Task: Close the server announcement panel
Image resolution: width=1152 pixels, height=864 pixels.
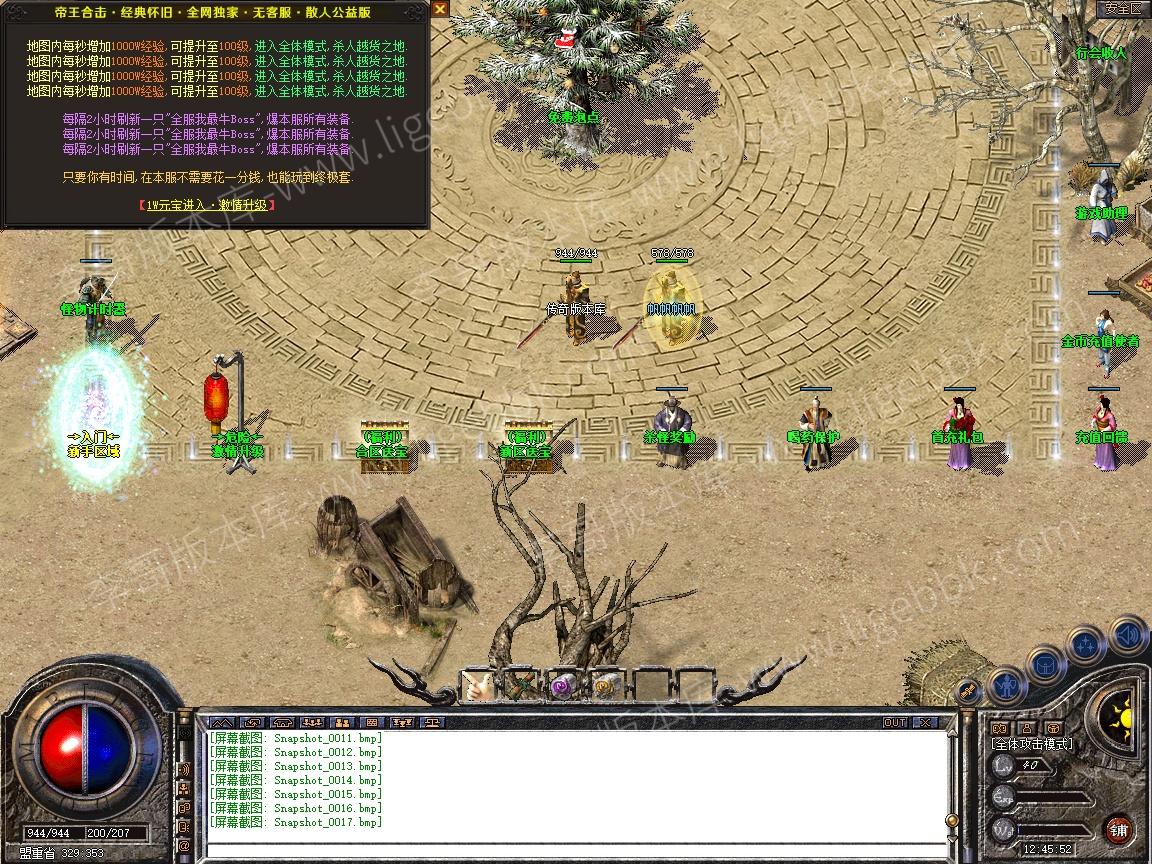Action: [440, 8]
